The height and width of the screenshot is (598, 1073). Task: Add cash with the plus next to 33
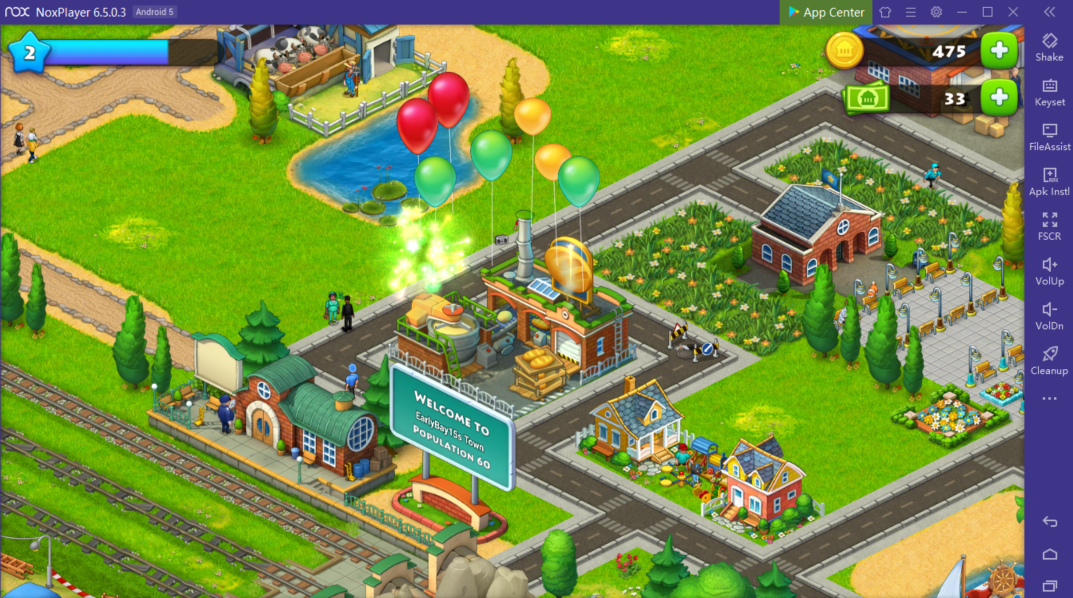tap(998, 97)
